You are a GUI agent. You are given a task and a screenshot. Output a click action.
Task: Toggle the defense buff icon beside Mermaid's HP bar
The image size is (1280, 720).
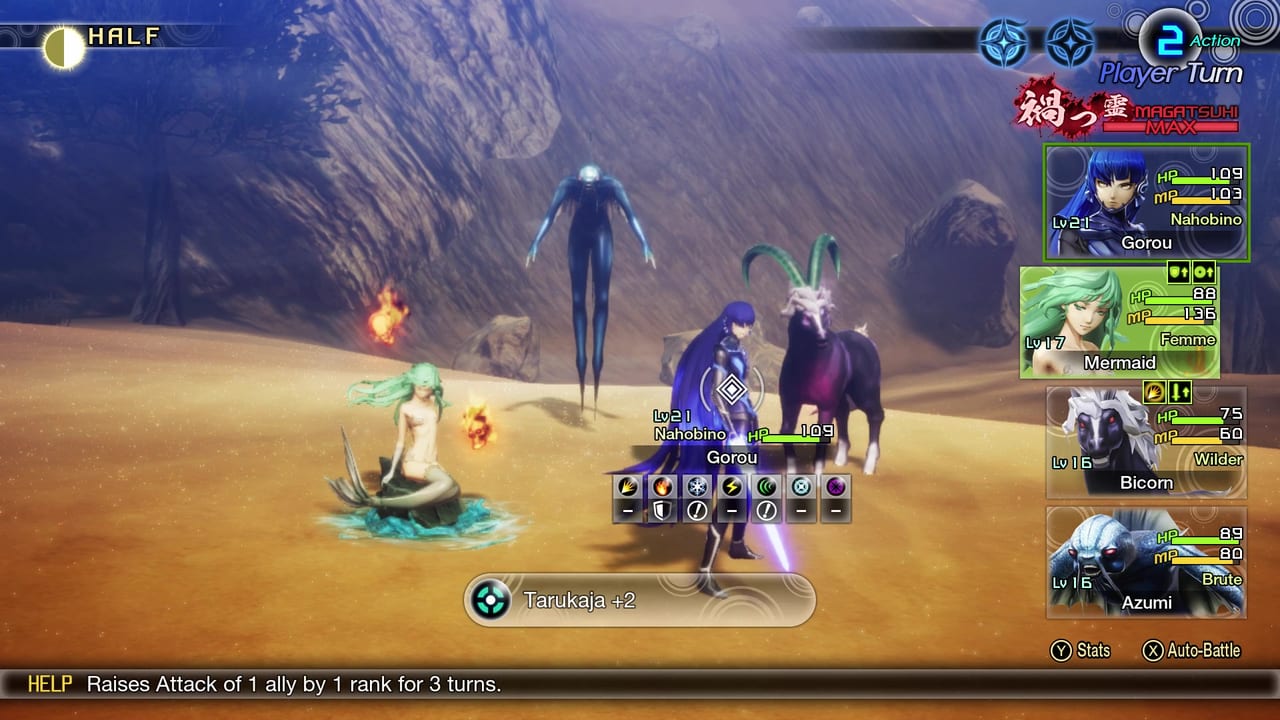[x=1177, y=272]
